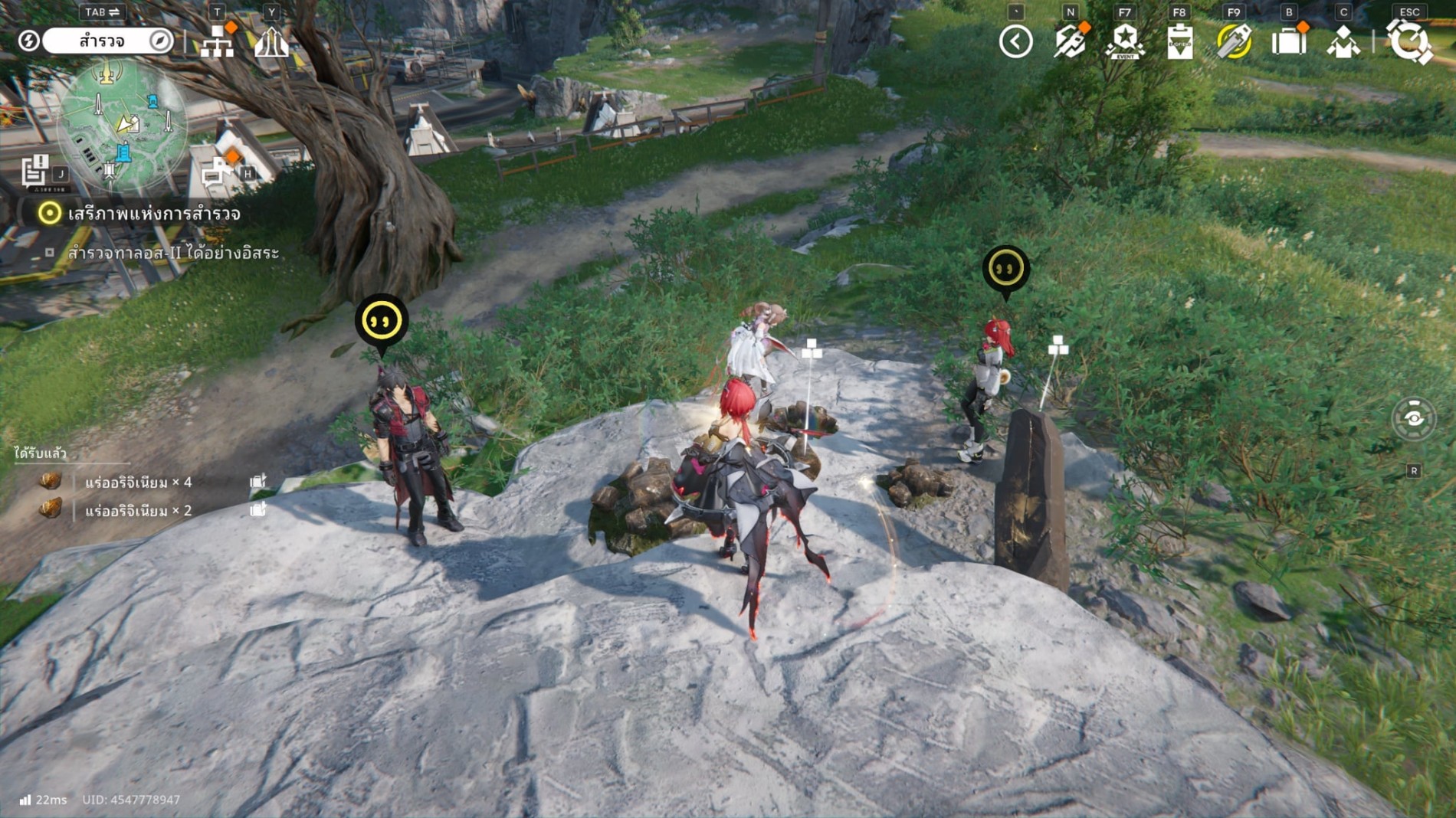Viewport: 1456px width, 818px height.
Task: Open the main system menu ring icon
Action: [x=1408, y=41]
